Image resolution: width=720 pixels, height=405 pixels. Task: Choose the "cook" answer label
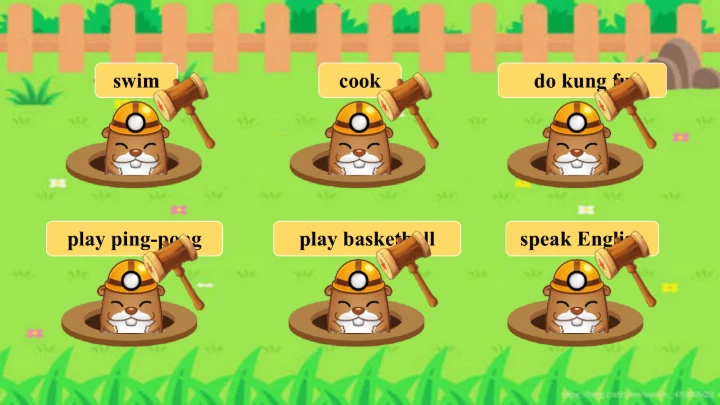358,81
